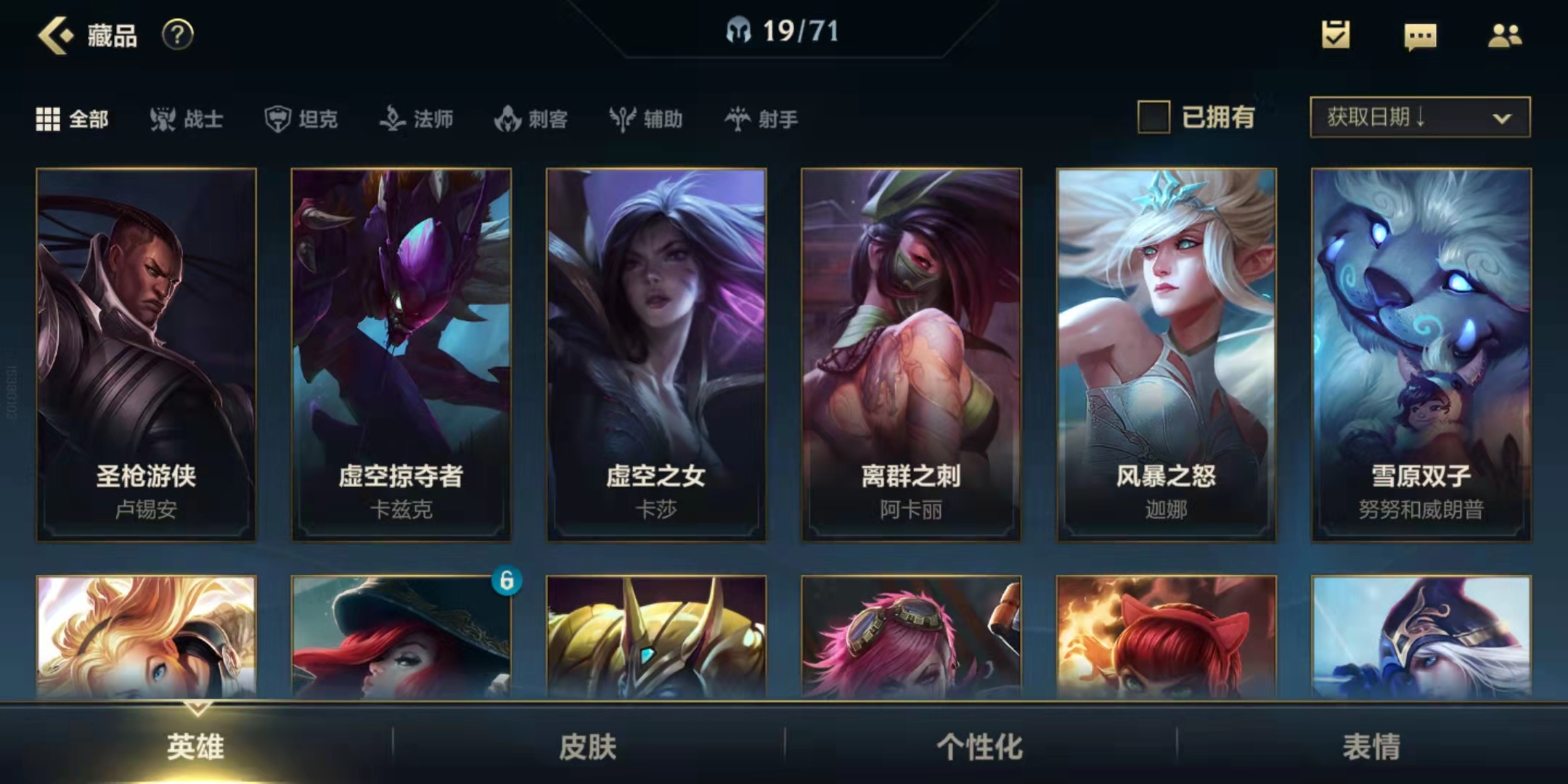Screen dimensions: 1568x784
Task: Filter champions by 法师 mage role
Action: [417, 119]
